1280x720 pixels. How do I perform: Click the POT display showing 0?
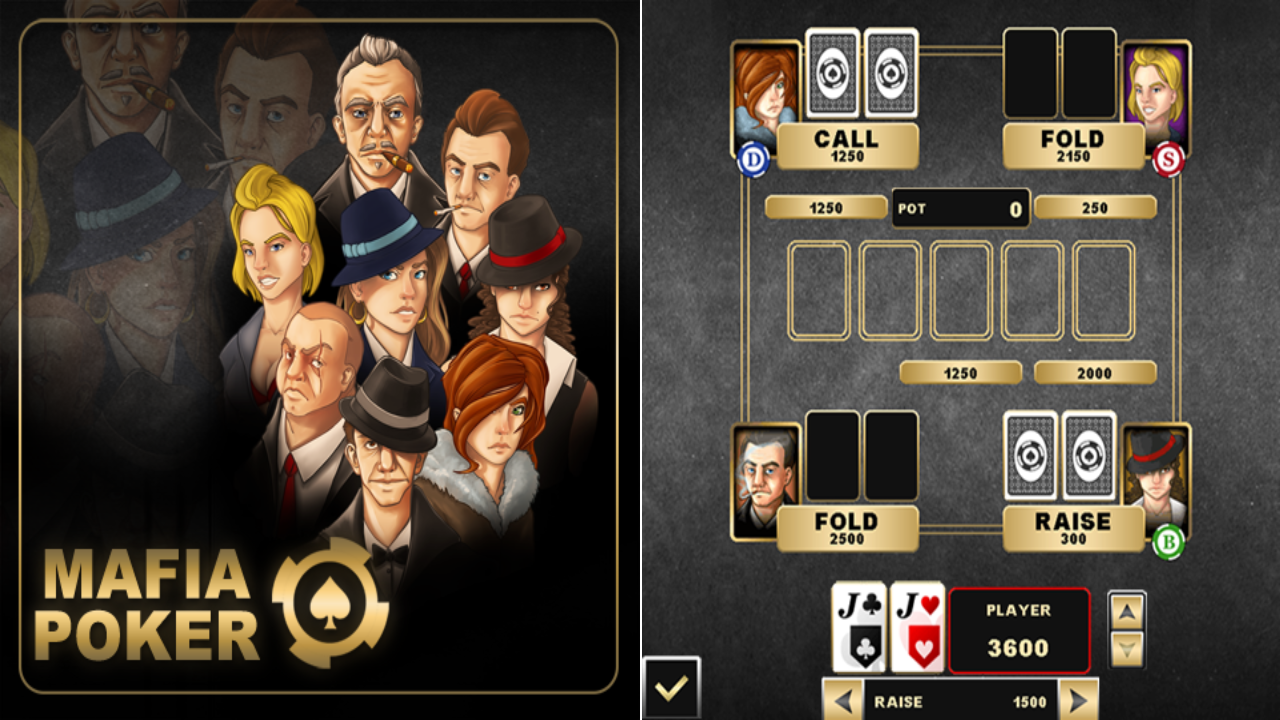pos(960,207)
